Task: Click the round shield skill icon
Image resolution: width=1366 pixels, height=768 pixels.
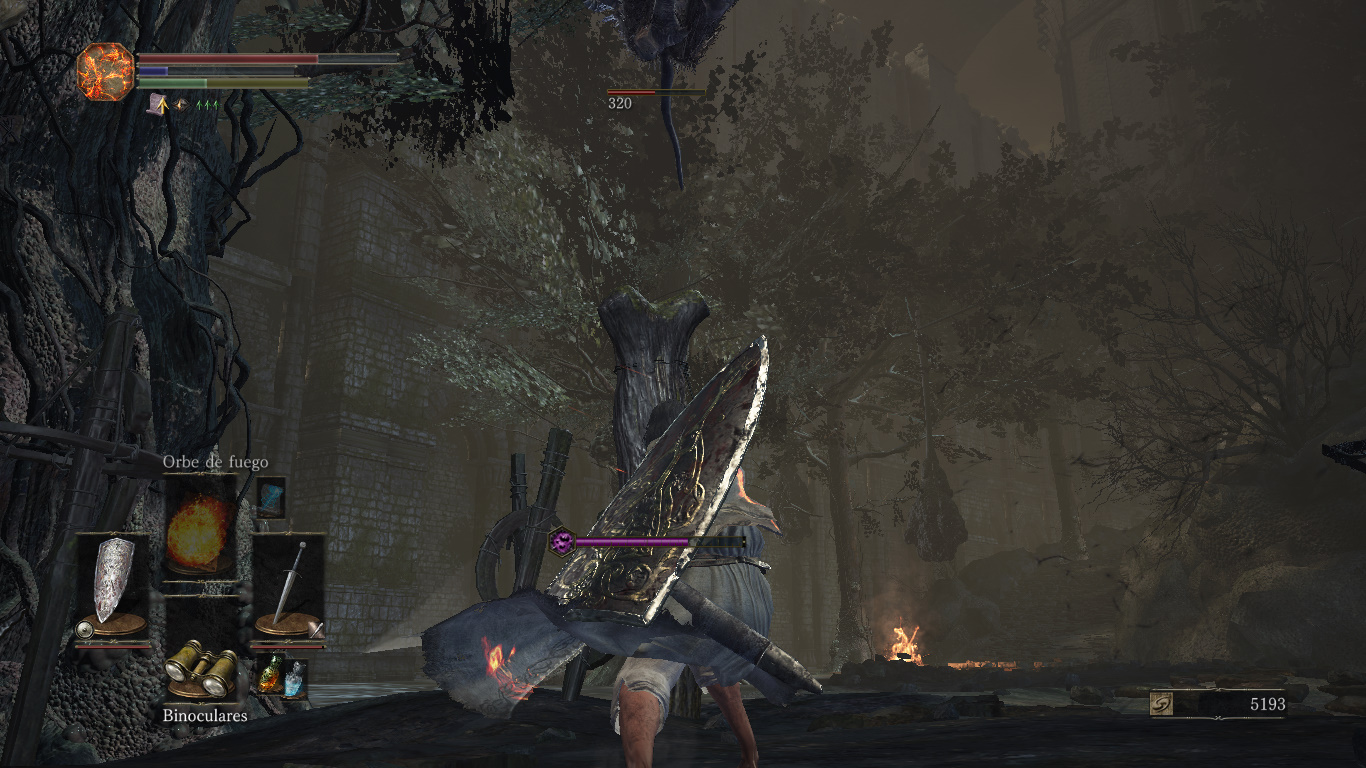Action: [x=85, y=631]
